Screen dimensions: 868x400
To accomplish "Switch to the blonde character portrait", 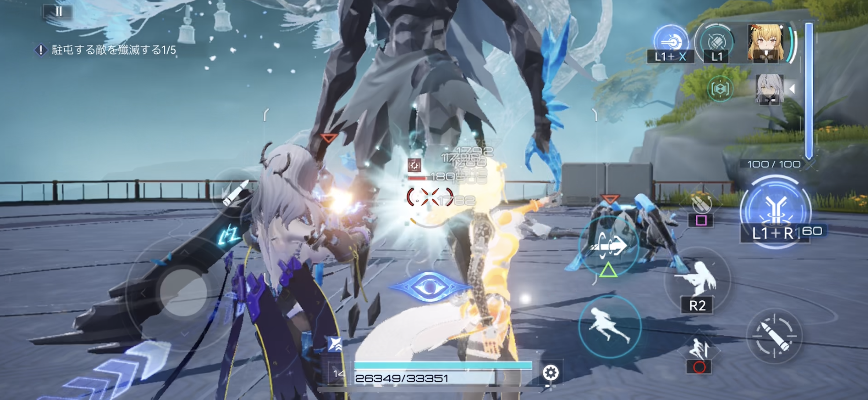I will (x=765, y=43).
